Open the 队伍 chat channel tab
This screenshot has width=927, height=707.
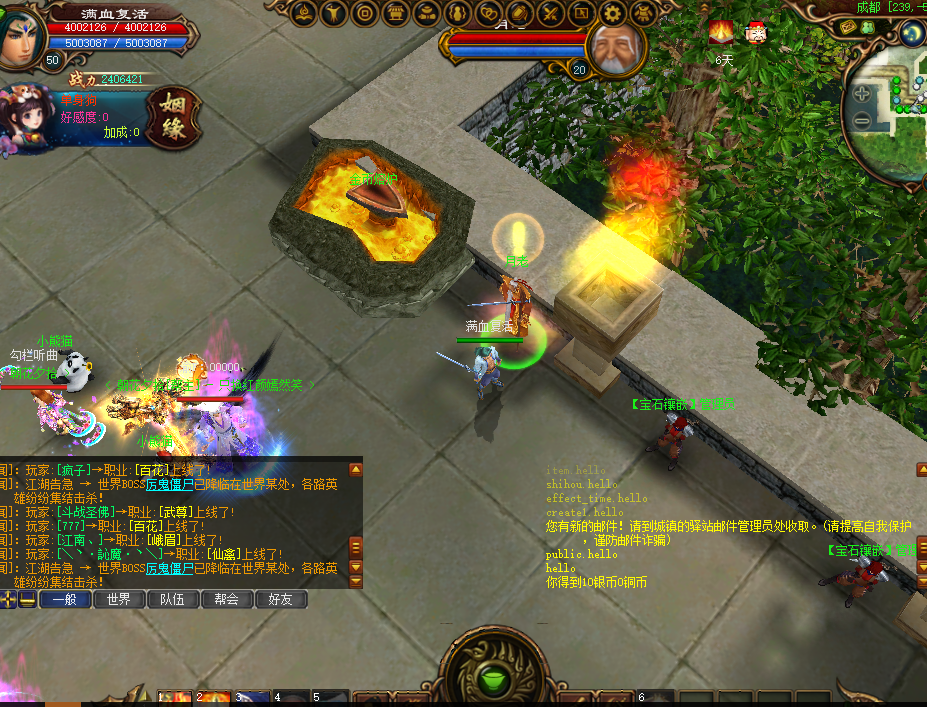172,600
